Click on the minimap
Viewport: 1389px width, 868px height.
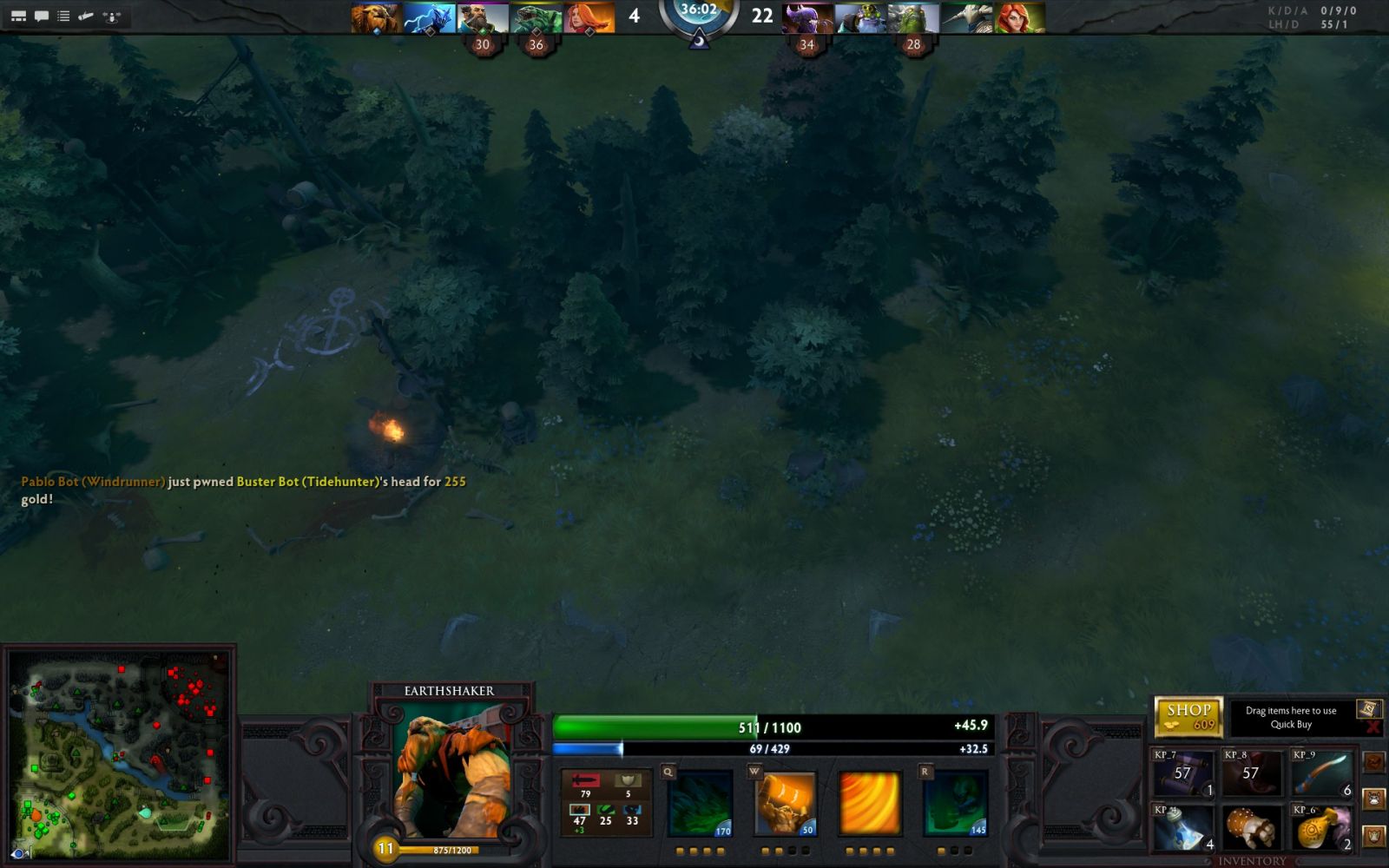[x=119, y=755]
